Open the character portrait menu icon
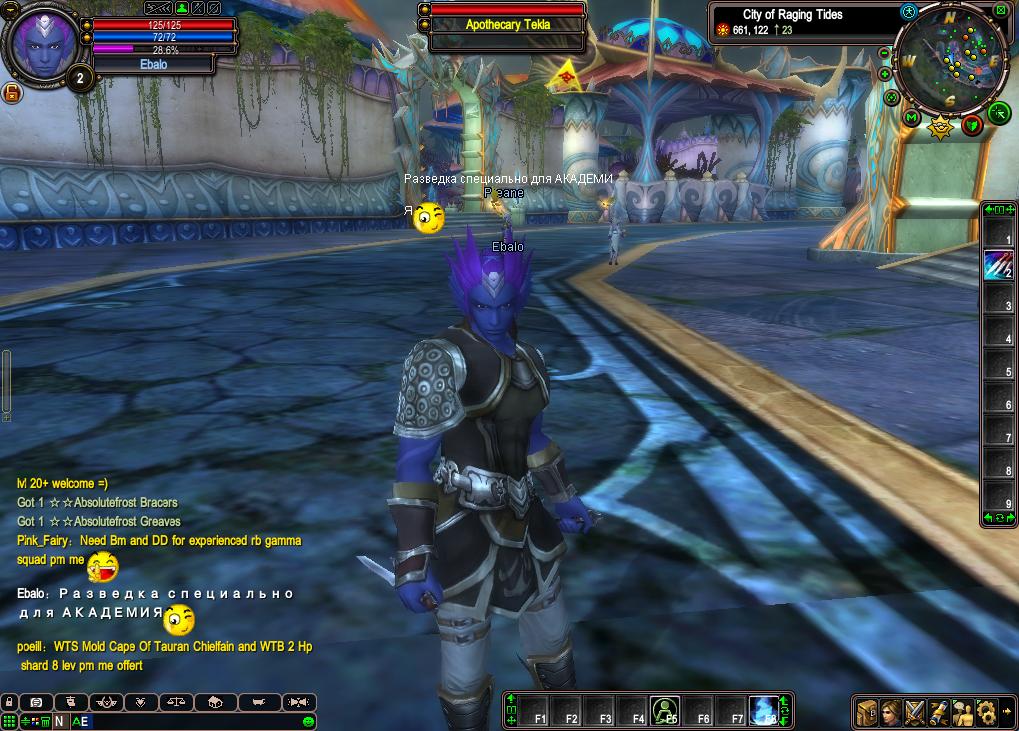Image resolution: width=1019 pixels, height=731 pixels. (x=890, y=712)
